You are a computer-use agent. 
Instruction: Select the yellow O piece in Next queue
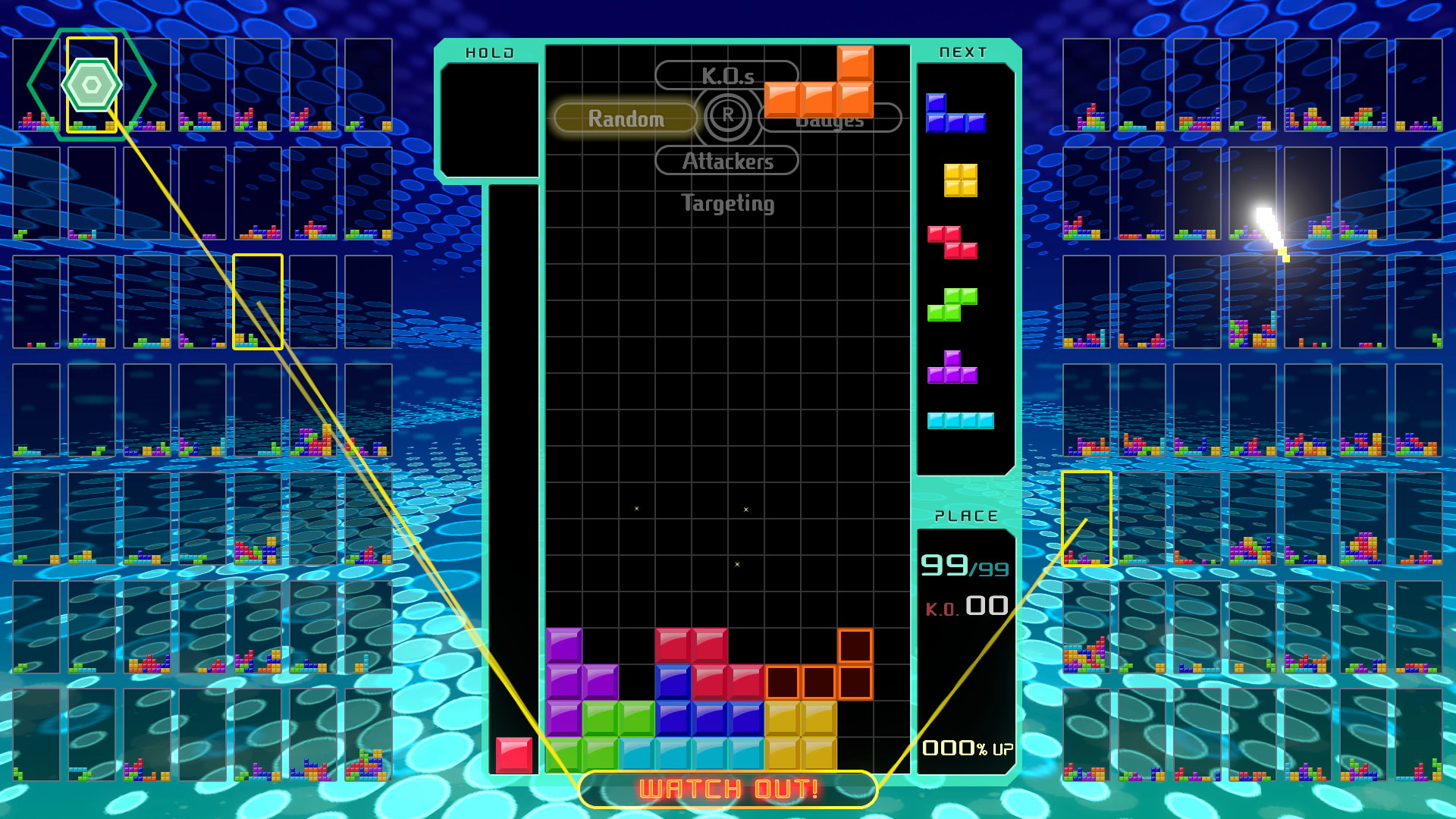click(960, 180)
